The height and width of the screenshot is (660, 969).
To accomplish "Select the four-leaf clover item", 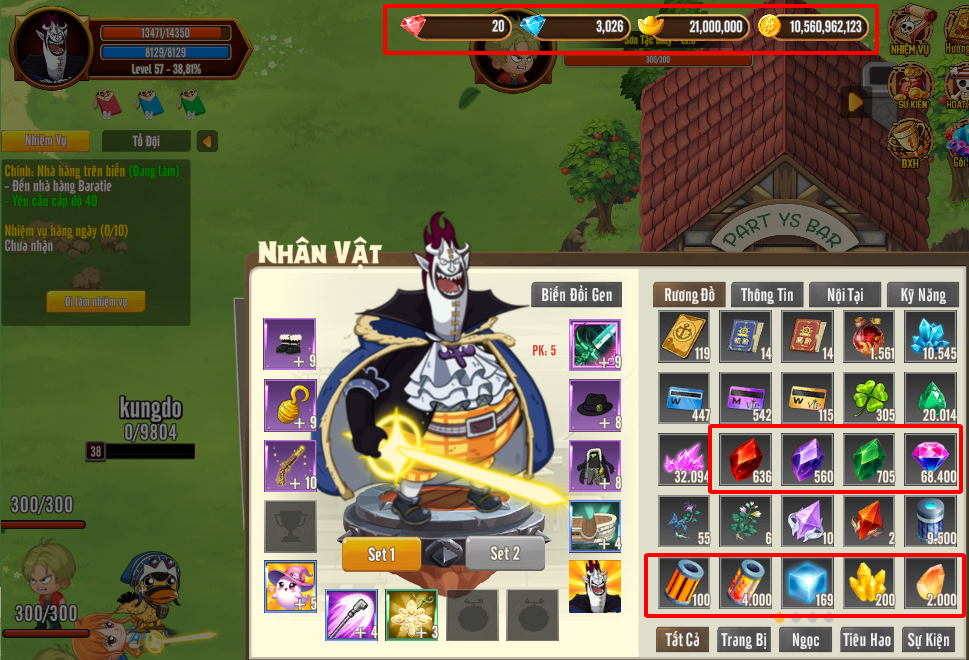I will pyautogui.click(x=868, y=398).
